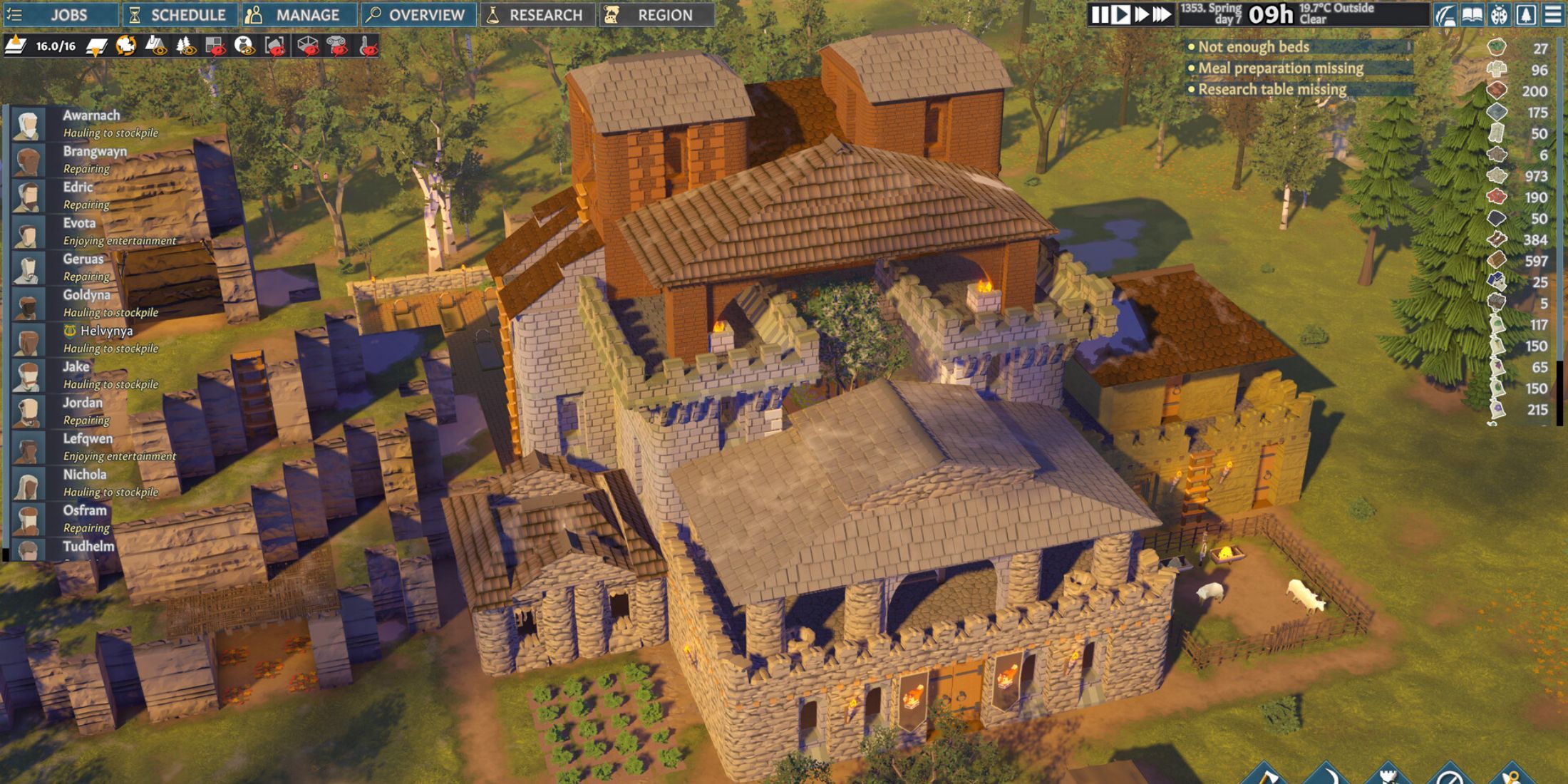
Task: Toggle terrain visibility eye icon
Action: point(156,46)
